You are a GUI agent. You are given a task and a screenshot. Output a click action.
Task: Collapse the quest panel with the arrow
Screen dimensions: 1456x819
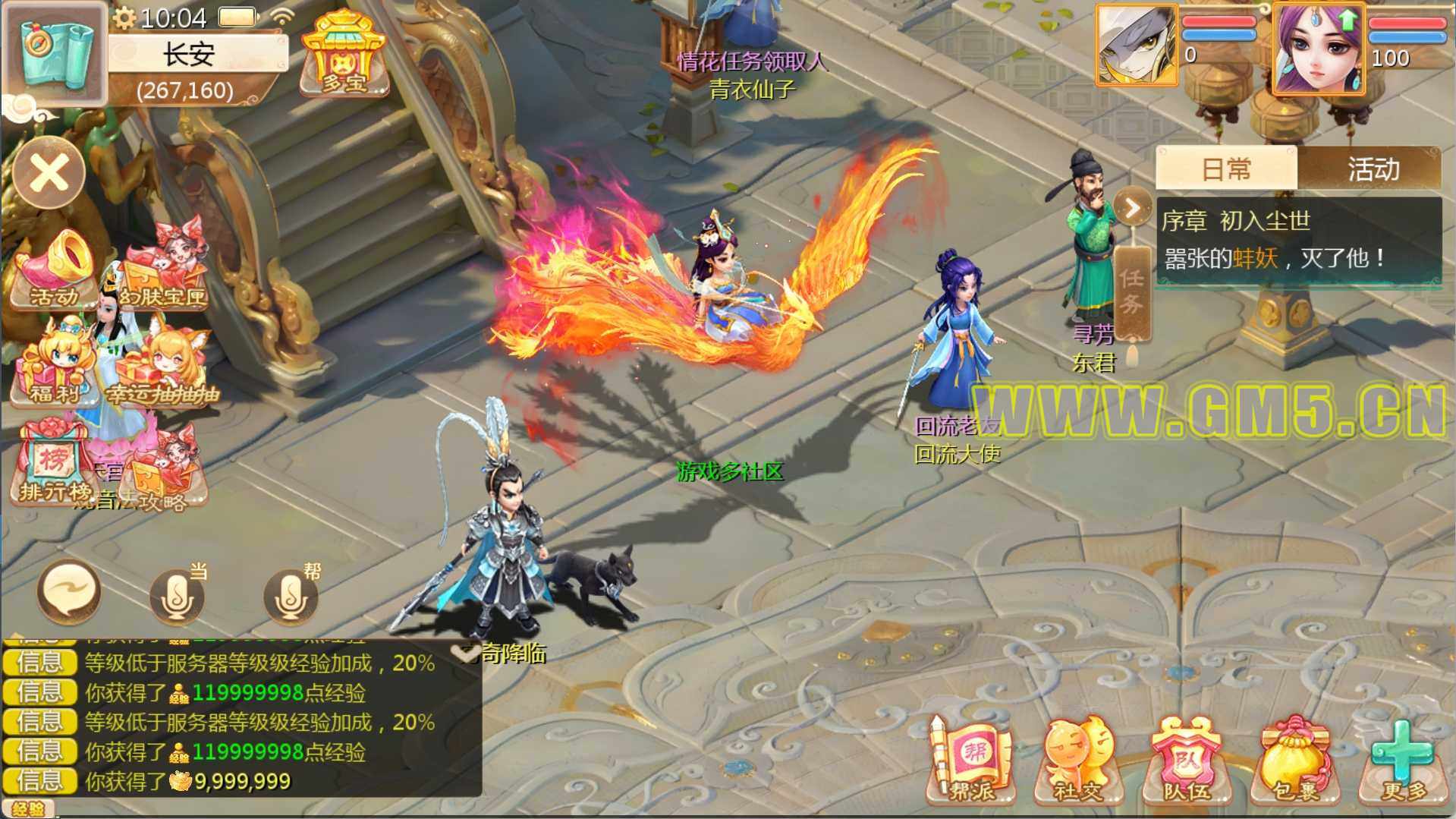1132,207
